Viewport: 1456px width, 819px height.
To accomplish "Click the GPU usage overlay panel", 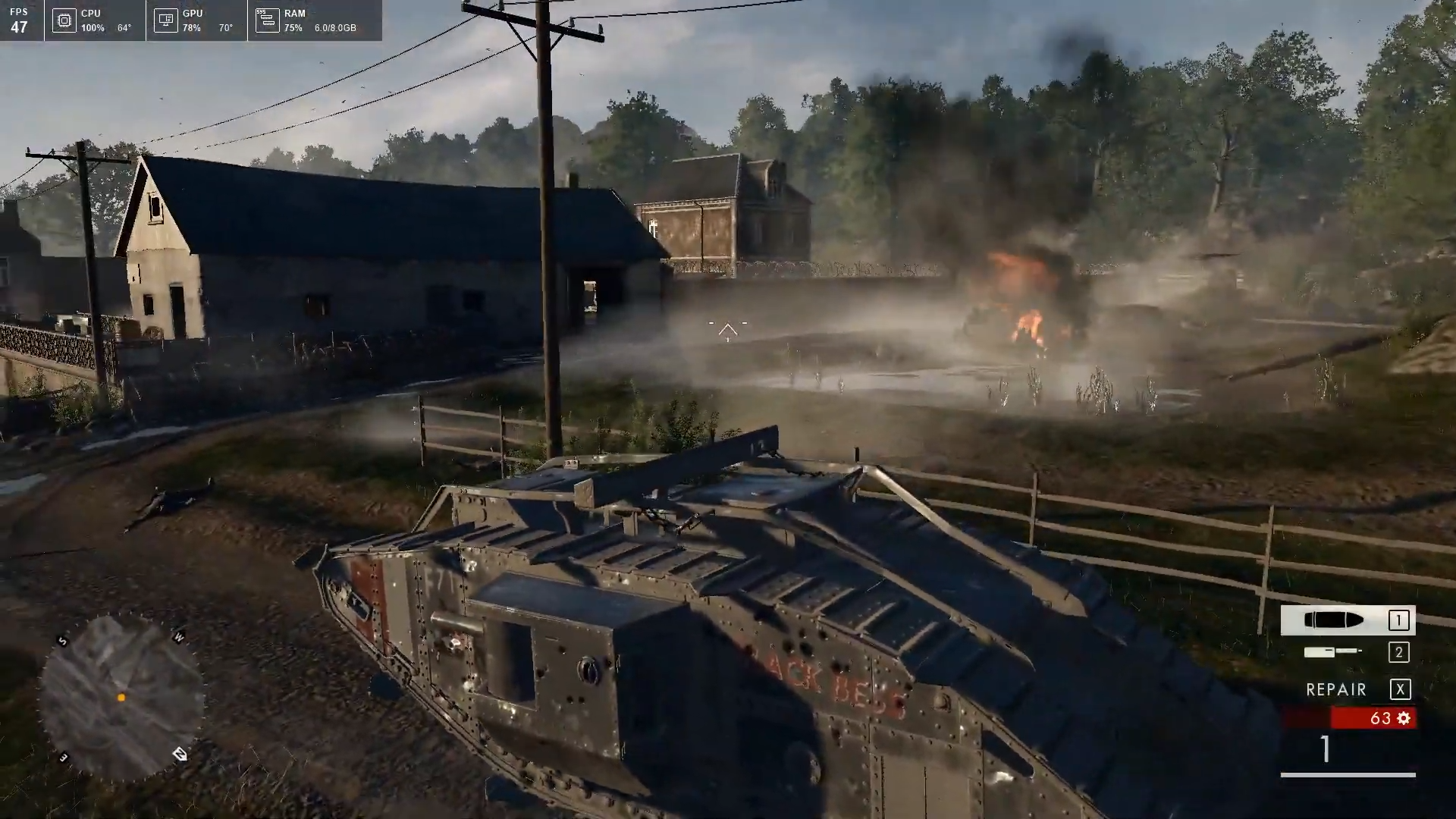I will [196, 20].
